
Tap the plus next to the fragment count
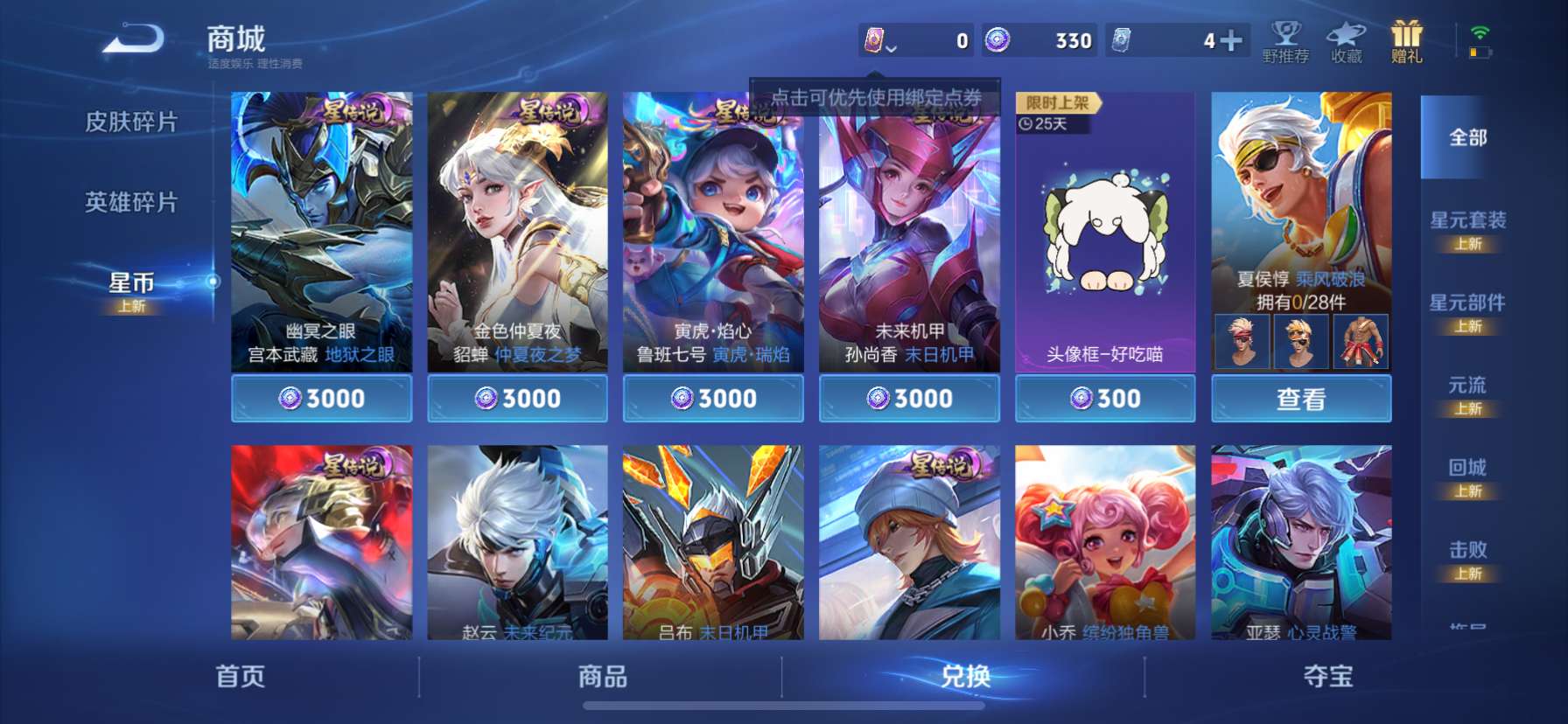click(1232, 39)
